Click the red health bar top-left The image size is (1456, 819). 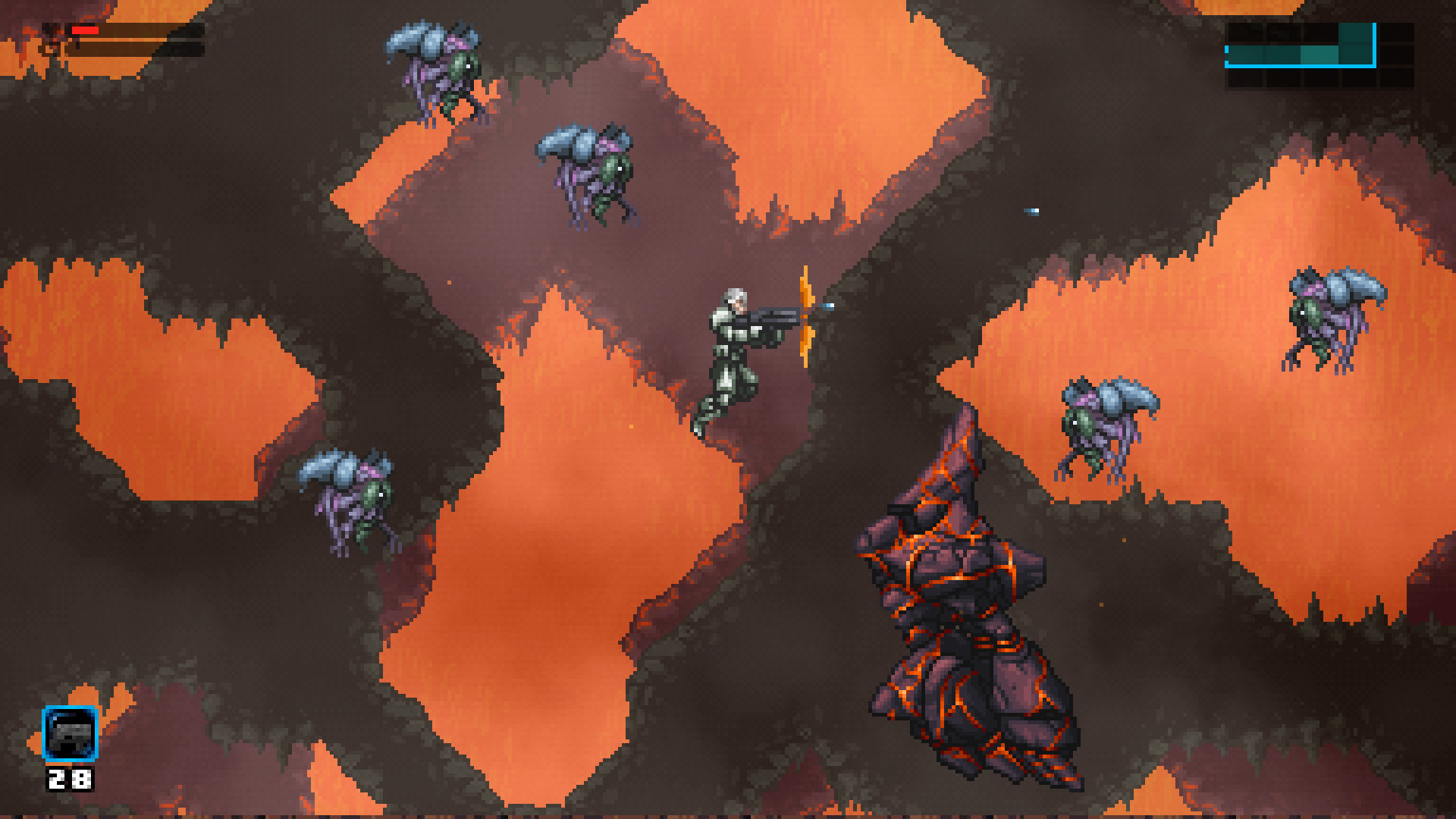point(86,30)
